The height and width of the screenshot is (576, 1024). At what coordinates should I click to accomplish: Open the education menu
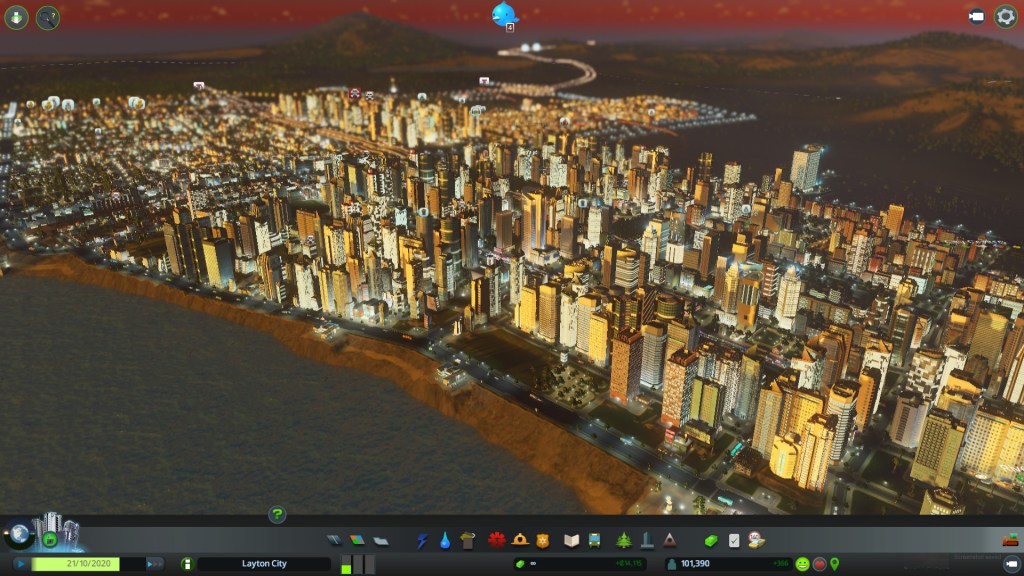pyautogui.click(x=571, y=541)
